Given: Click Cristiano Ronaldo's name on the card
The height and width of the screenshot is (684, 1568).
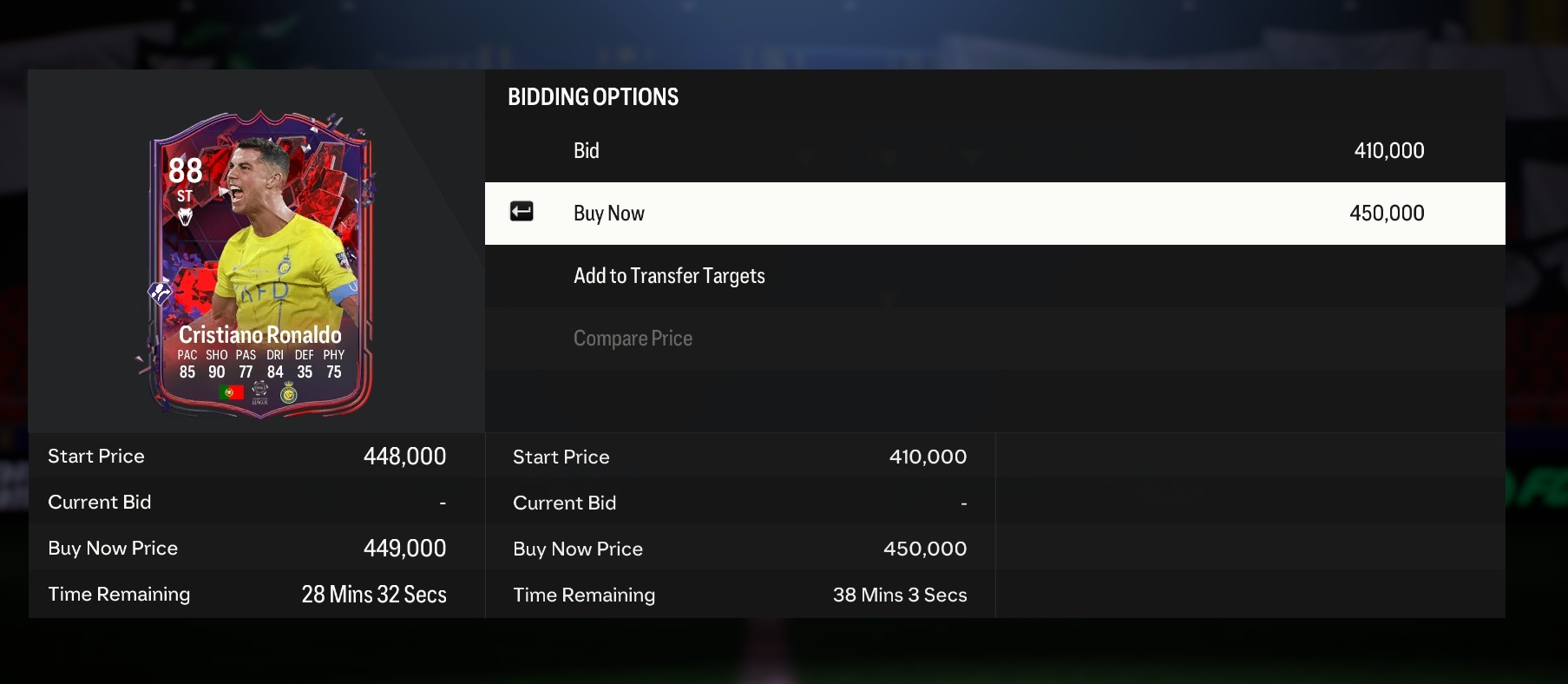Looking at the screenshot, I should click(x=260, y=333).
